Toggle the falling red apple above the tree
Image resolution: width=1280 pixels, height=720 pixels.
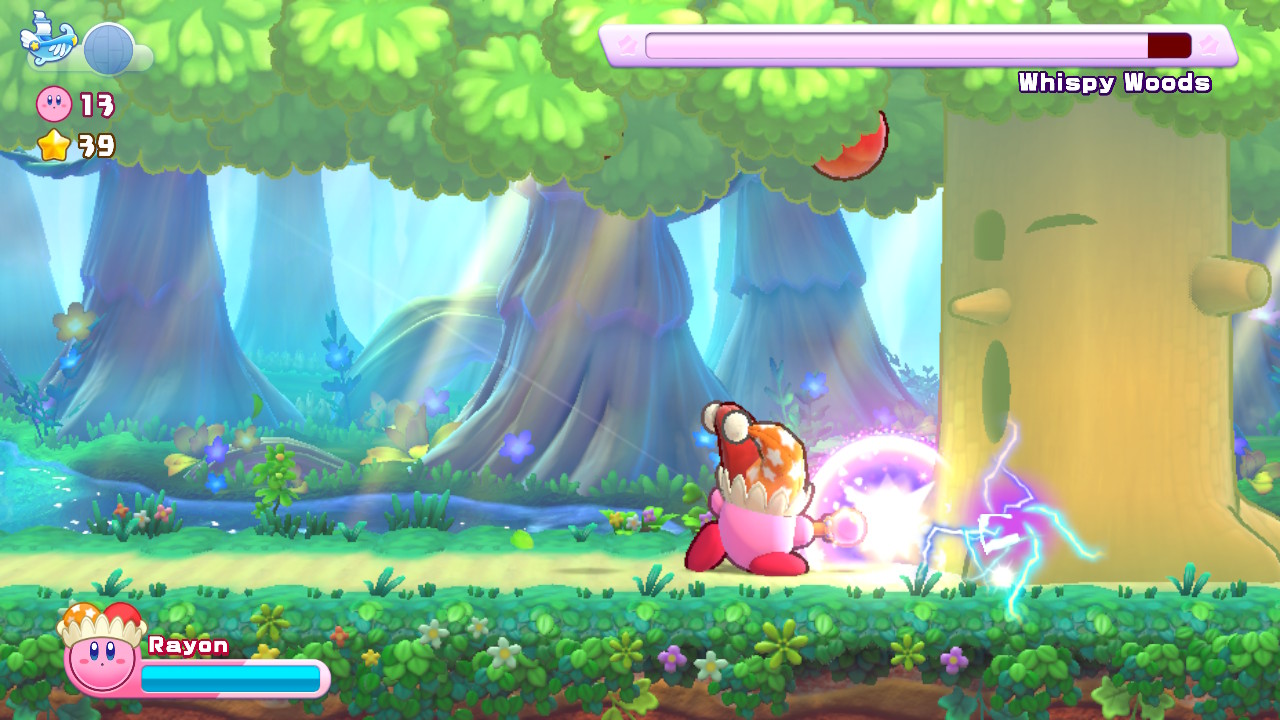(x=851, y=144)
